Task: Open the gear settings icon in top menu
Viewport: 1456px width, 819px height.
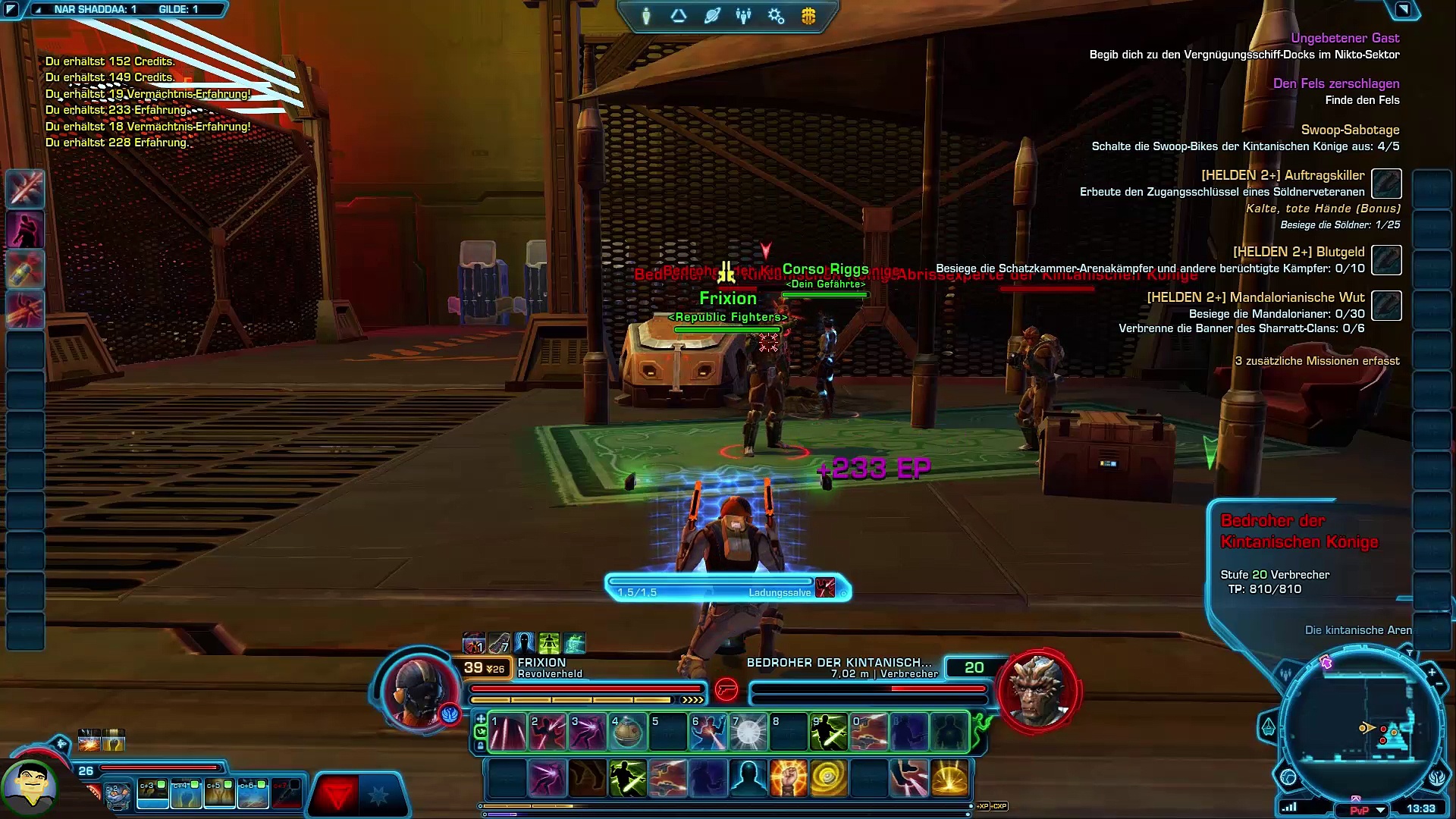Action: [x=776, y=16]
